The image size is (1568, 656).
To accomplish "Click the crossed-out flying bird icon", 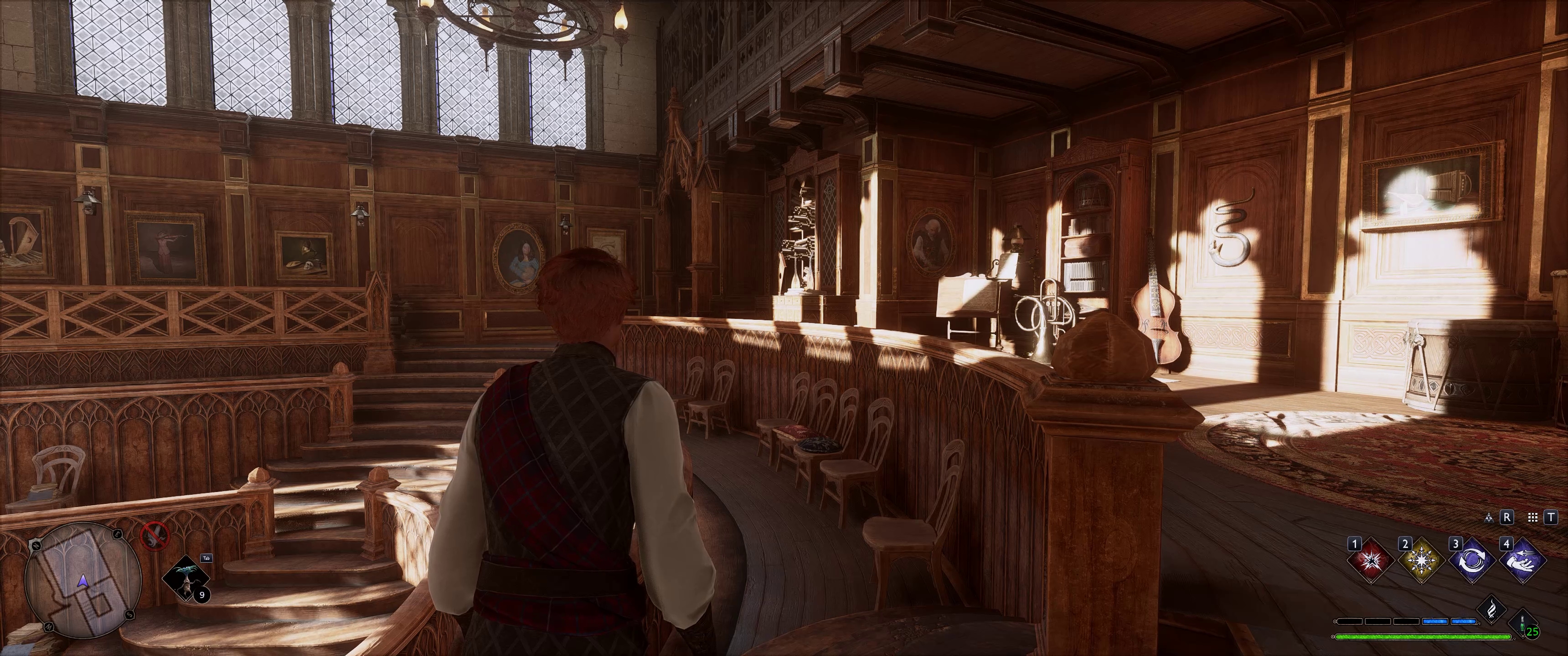I will (x=155, y=535).
